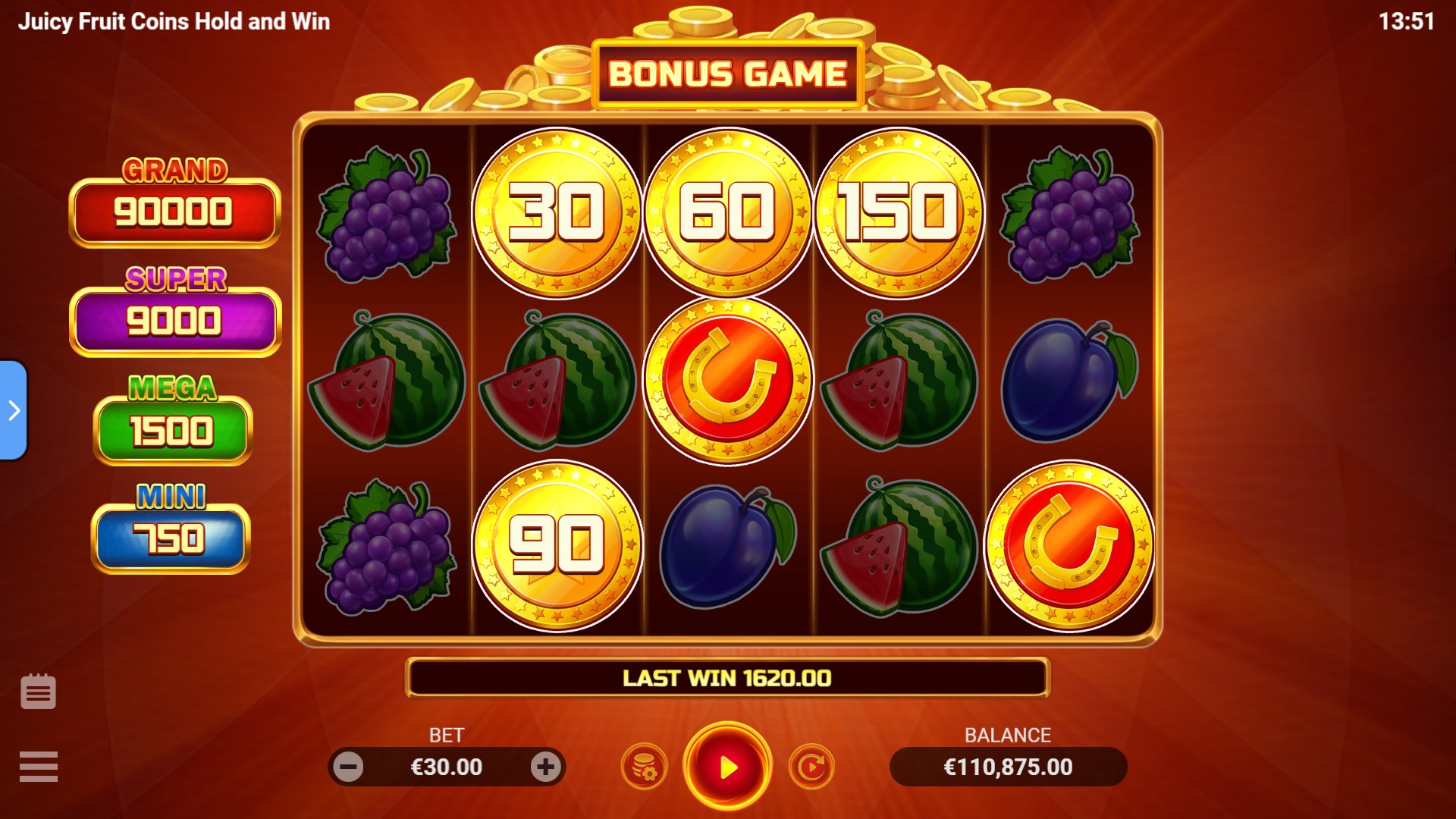Open the hamburger menu
The width and height of the screenshot is (1456, 819).
39,766
